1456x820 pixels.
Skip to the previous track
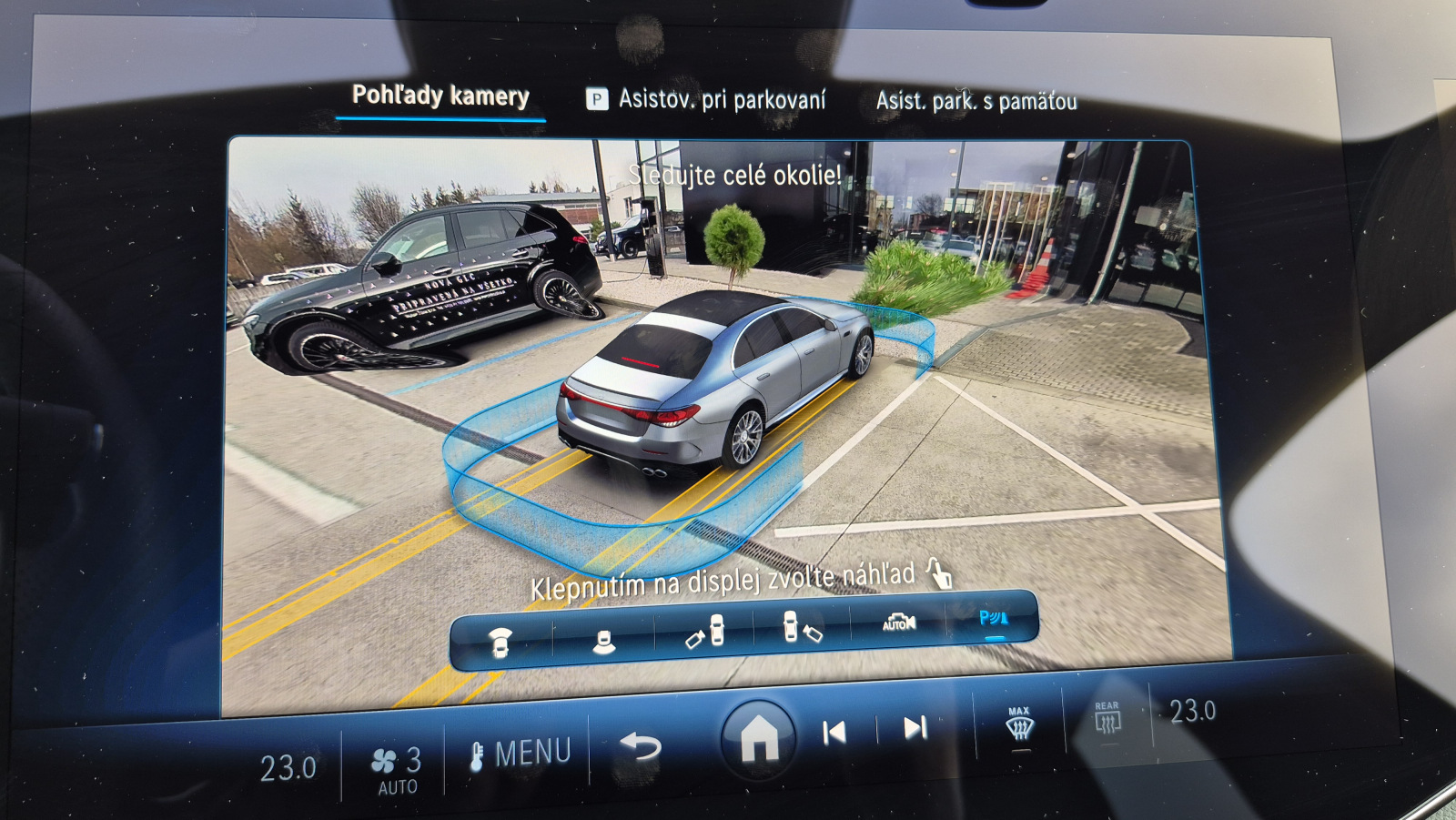tap(834, 733)
